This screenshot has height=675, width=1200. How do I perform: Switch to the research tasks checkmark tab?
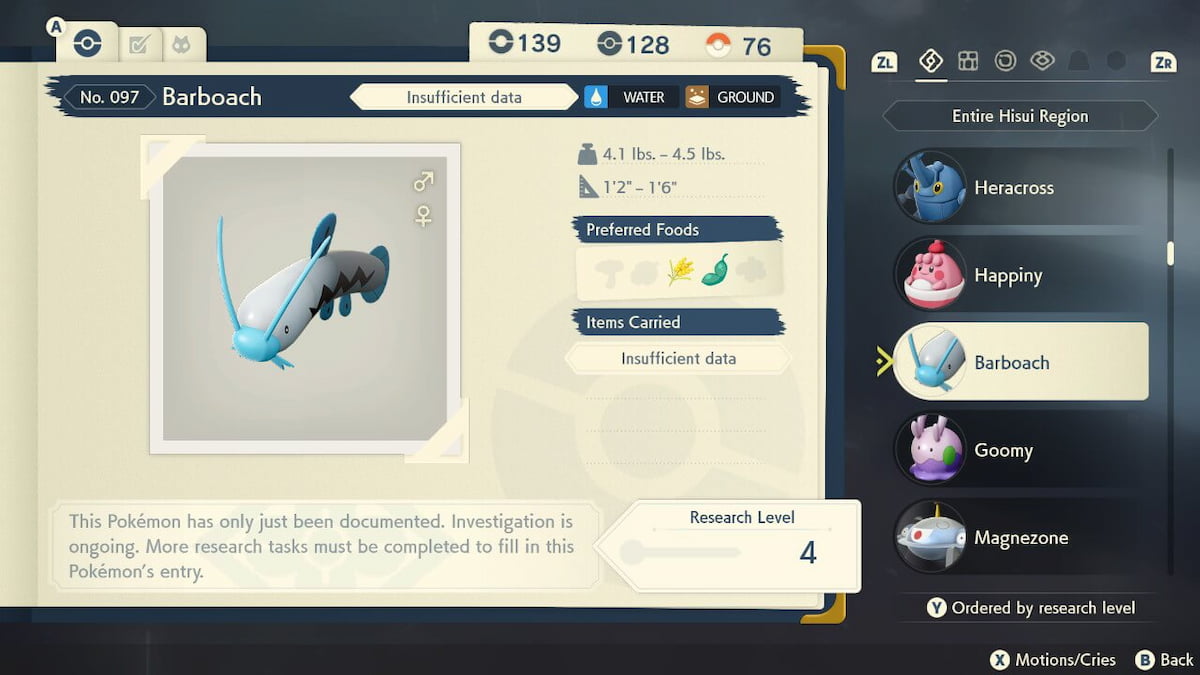click(140, 45)
